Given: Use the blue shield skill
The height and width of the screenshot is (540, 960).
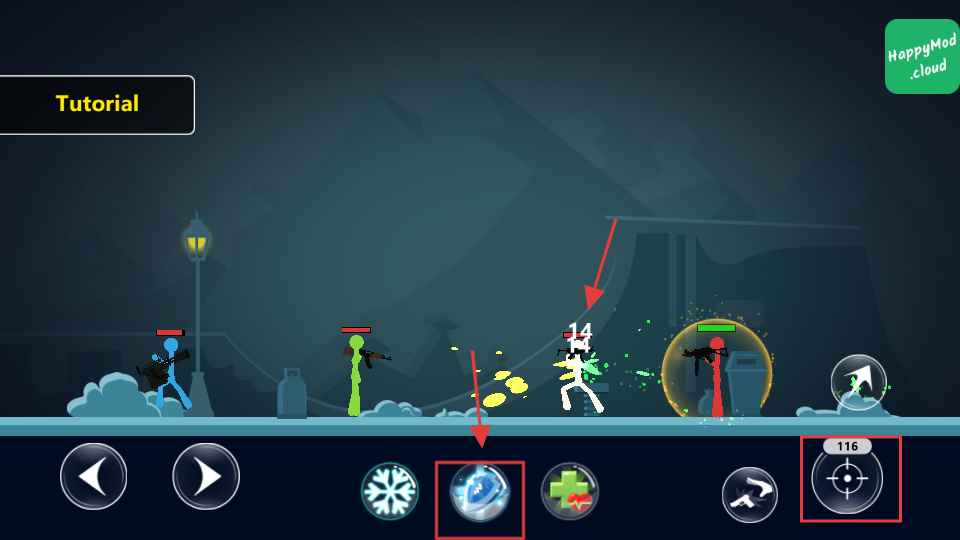Looking at the screenshot, I should [480, 492].
